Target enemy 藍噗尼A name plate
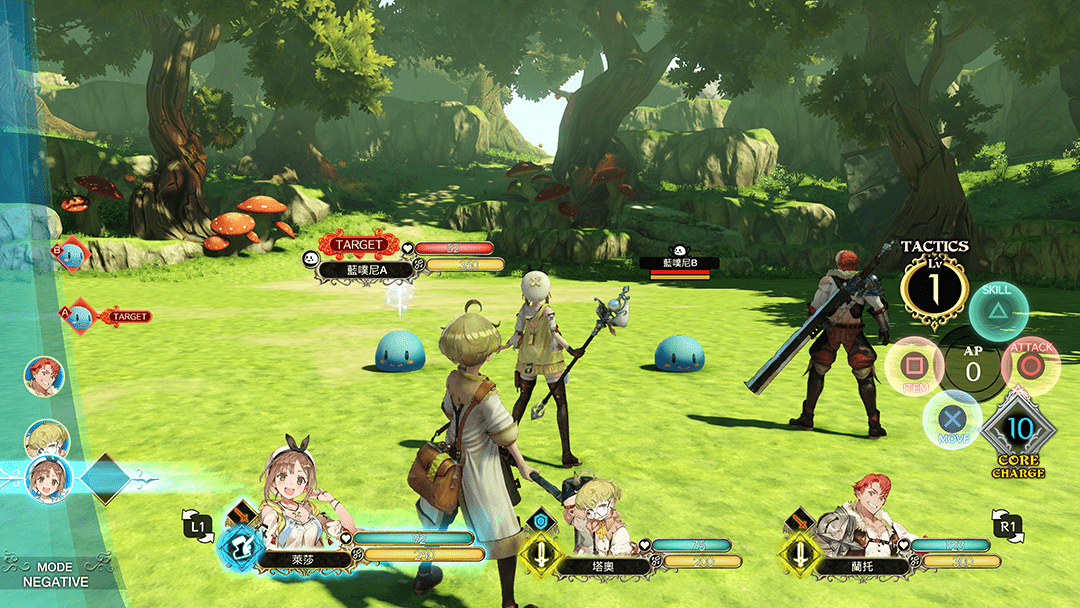The width and height of the screenshot is (1080, 608). tap(353, 270)
